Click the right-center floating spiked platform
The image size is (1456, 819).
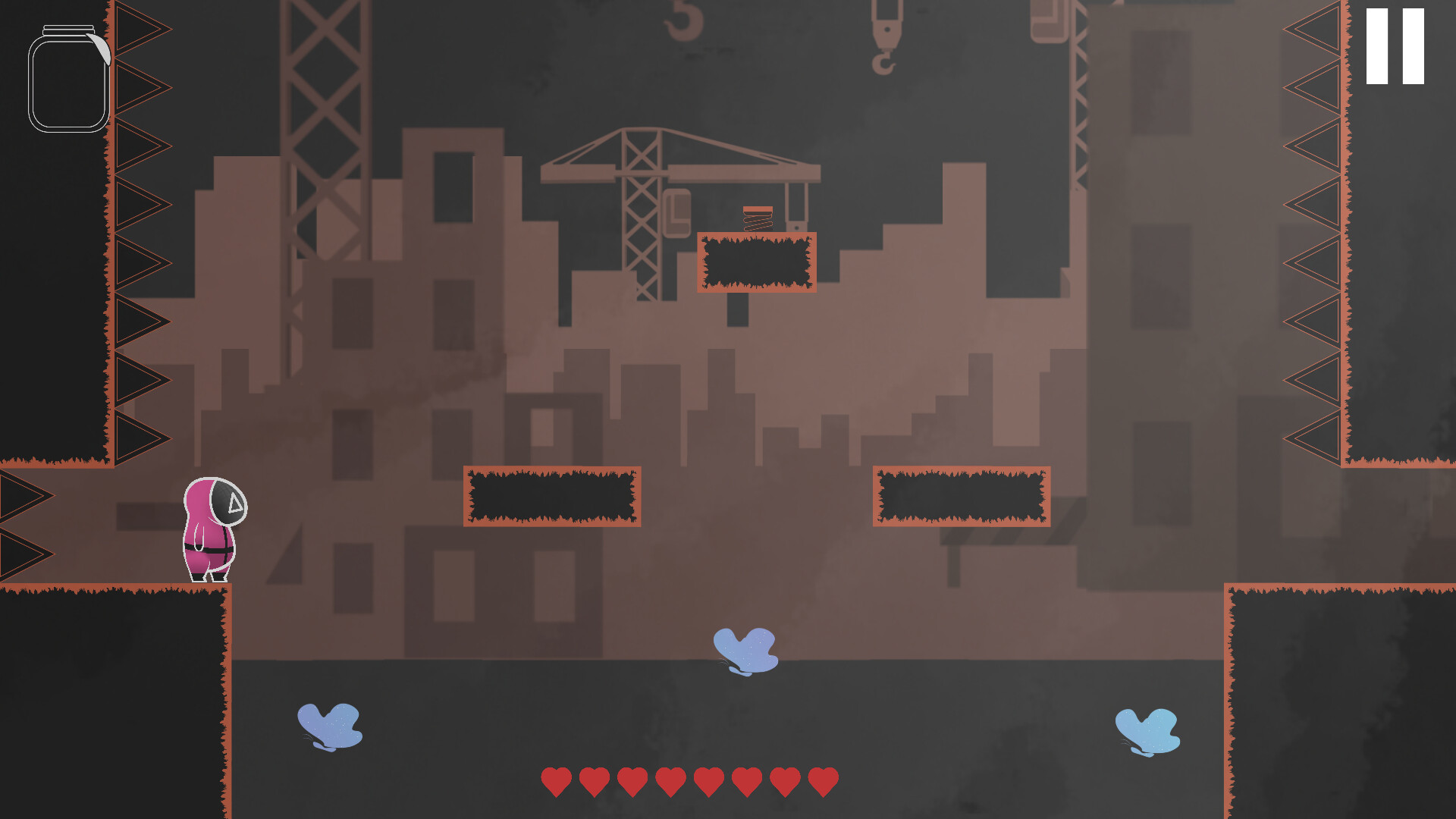pyautogui.click(x=962, y=497)
